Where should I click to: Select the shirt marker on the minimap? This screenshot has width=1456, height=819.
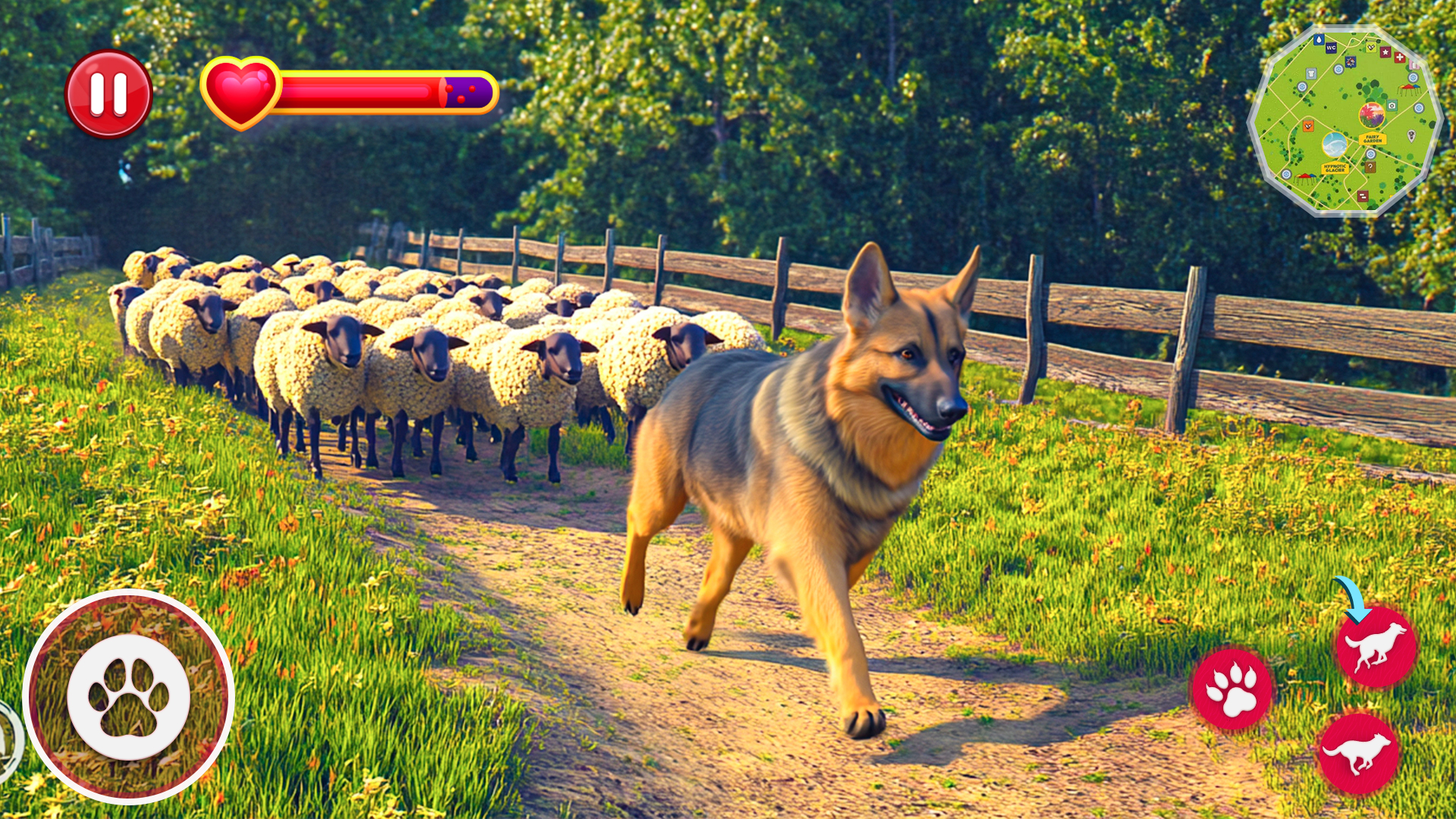1310,73
